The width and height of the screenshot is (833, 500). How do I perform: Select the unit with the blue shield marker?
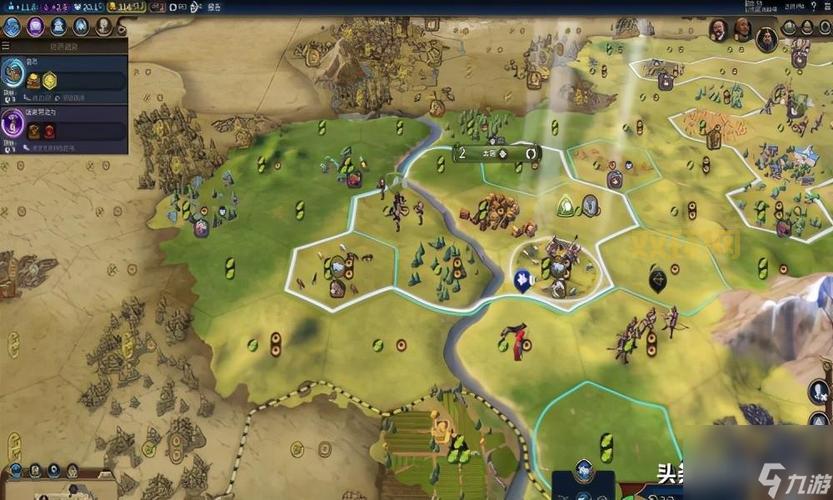point(521,281)
